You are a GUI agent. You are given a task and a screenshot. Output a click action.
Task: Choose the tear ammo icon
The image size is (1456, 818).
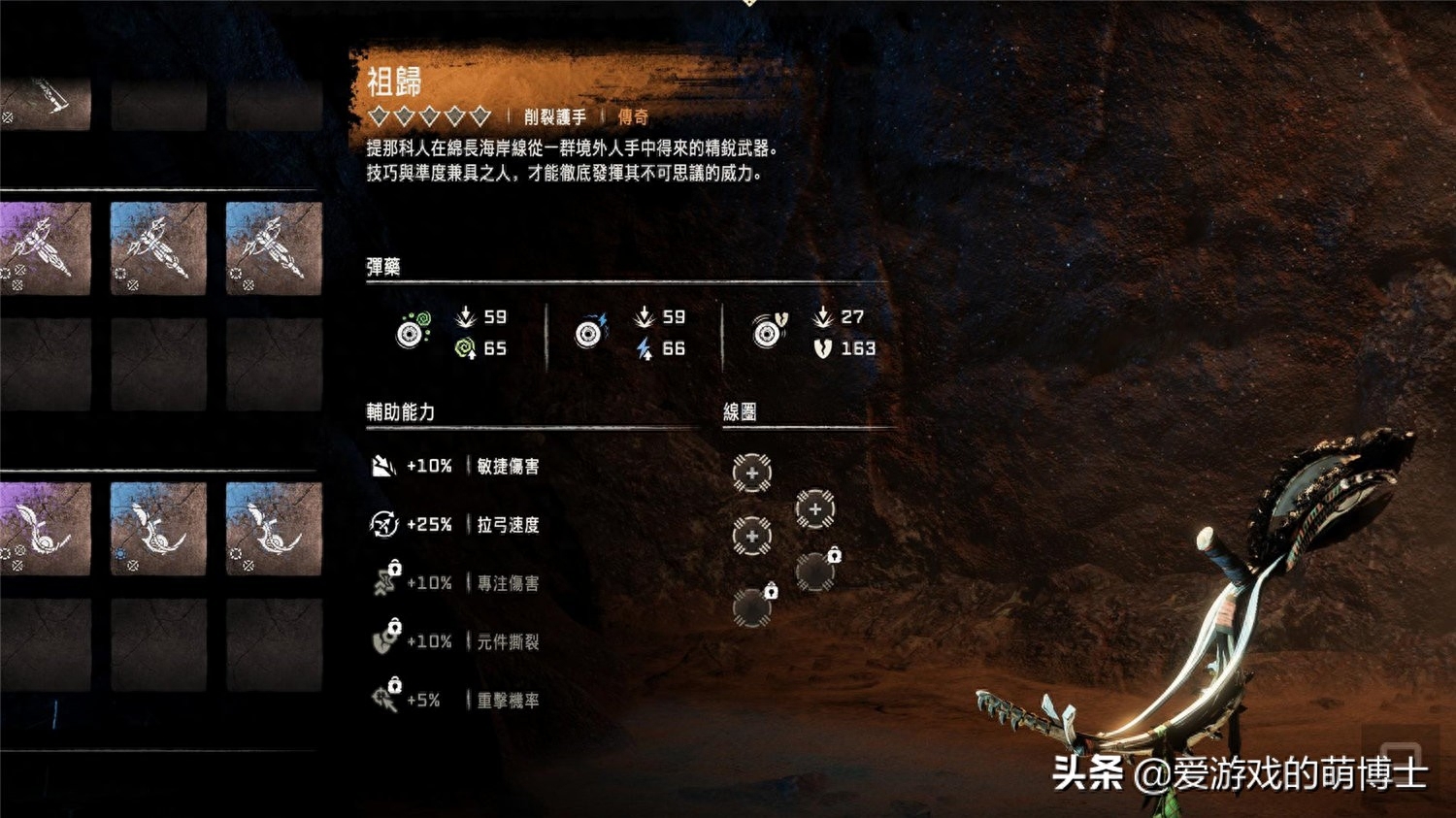coord(769,331)
